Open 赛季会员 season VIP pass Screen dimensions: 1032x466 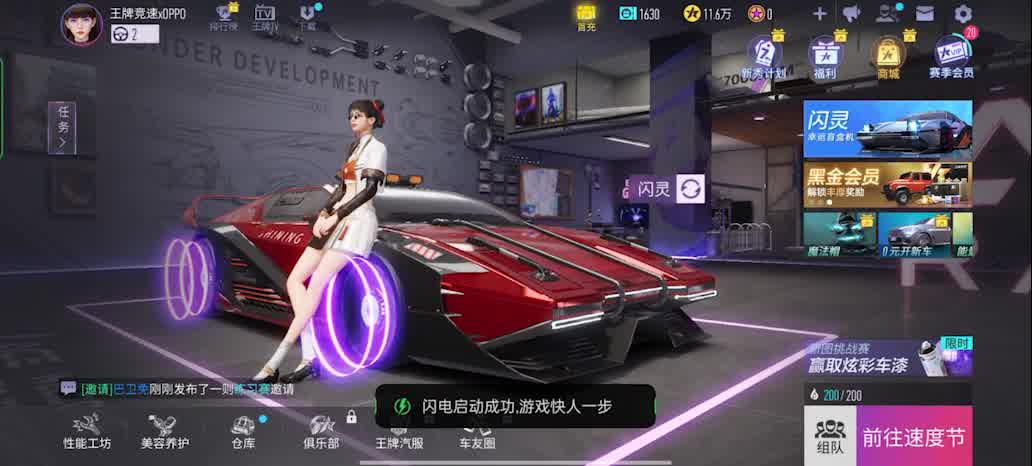[x=951, y=56]
